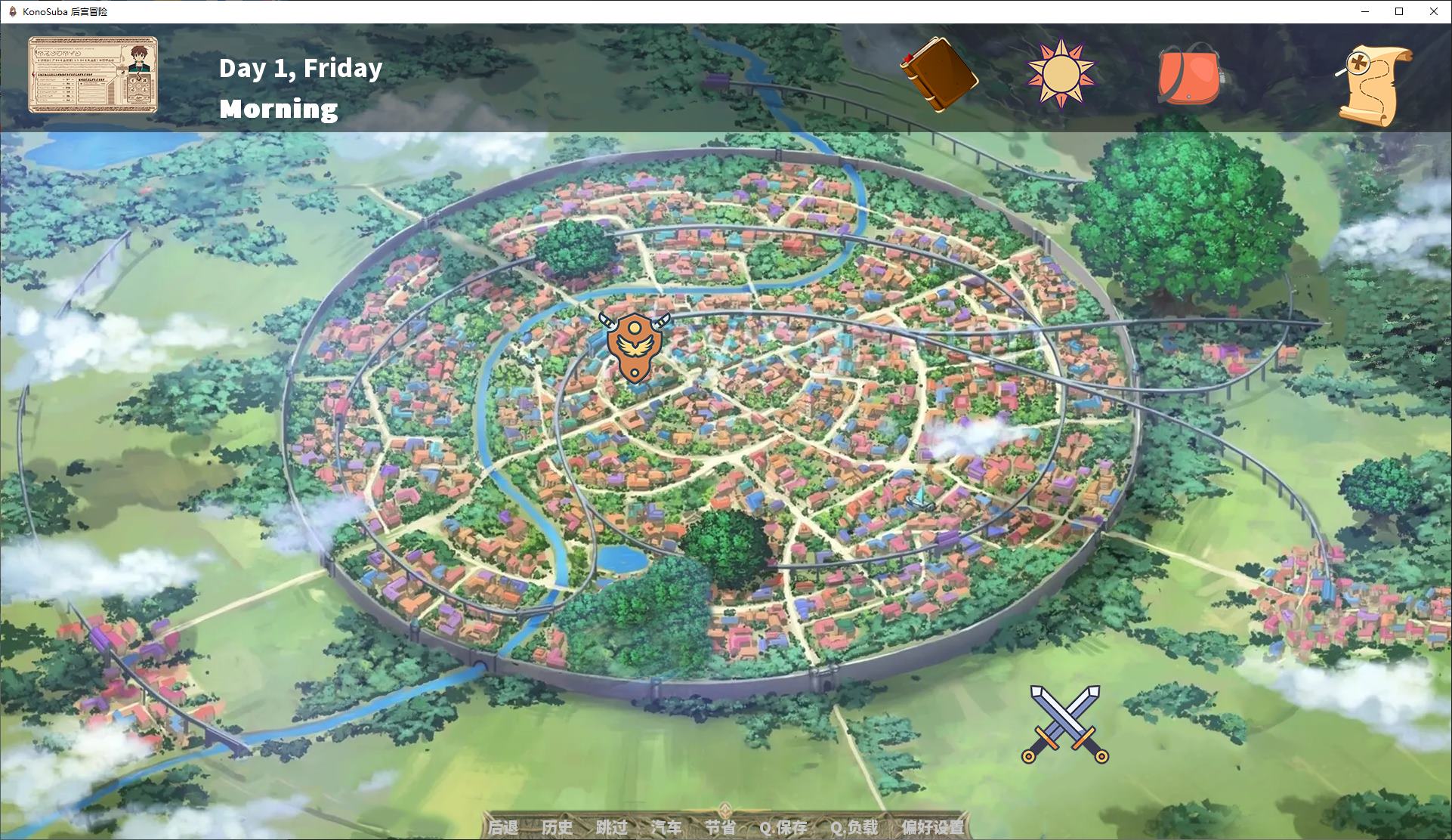Open the character card in top-left corner
Screen dimensions: 1452x840
pos(92,74)
